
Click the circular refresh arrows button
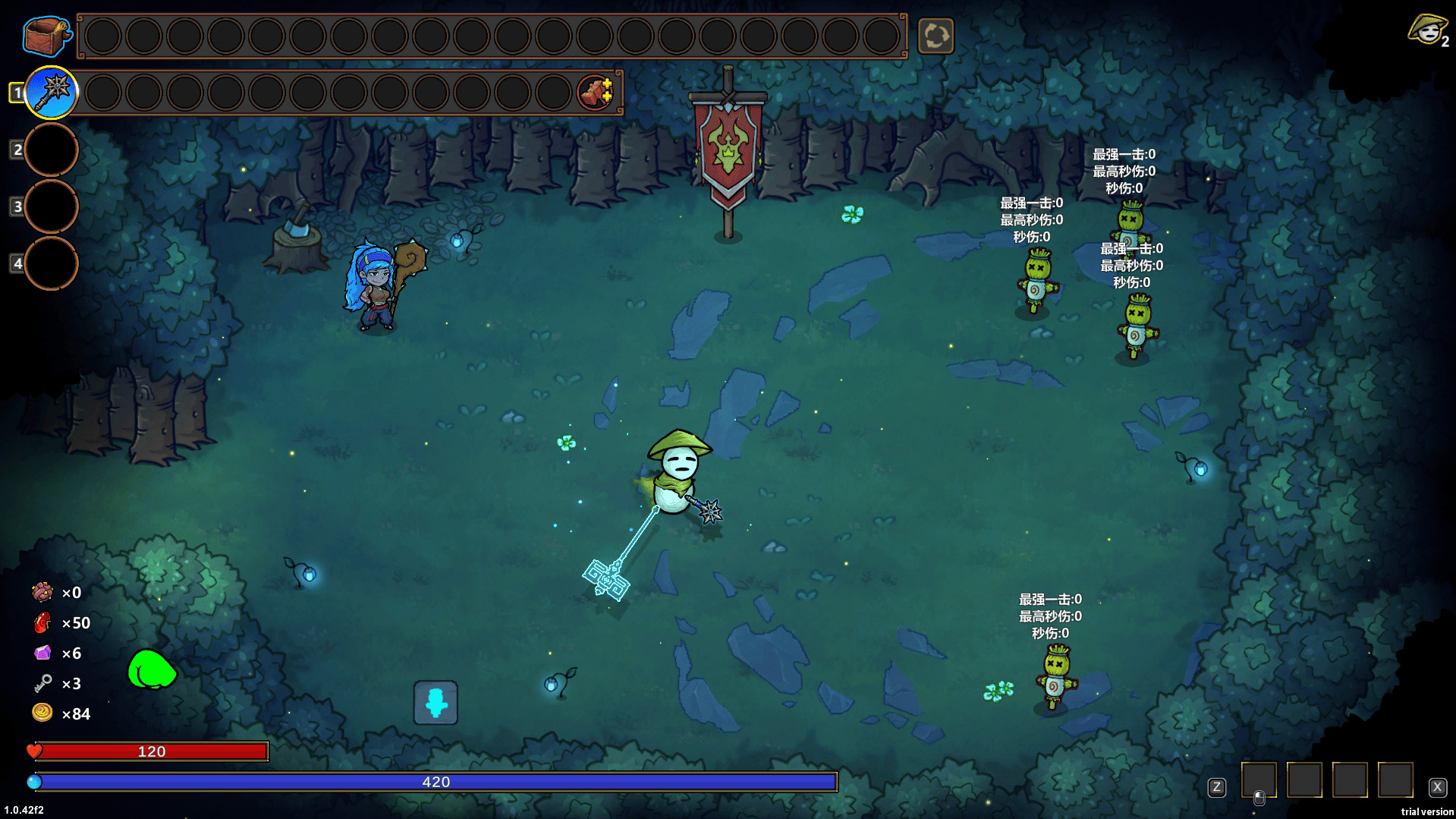pyautogui.click(x=936, y=36)
